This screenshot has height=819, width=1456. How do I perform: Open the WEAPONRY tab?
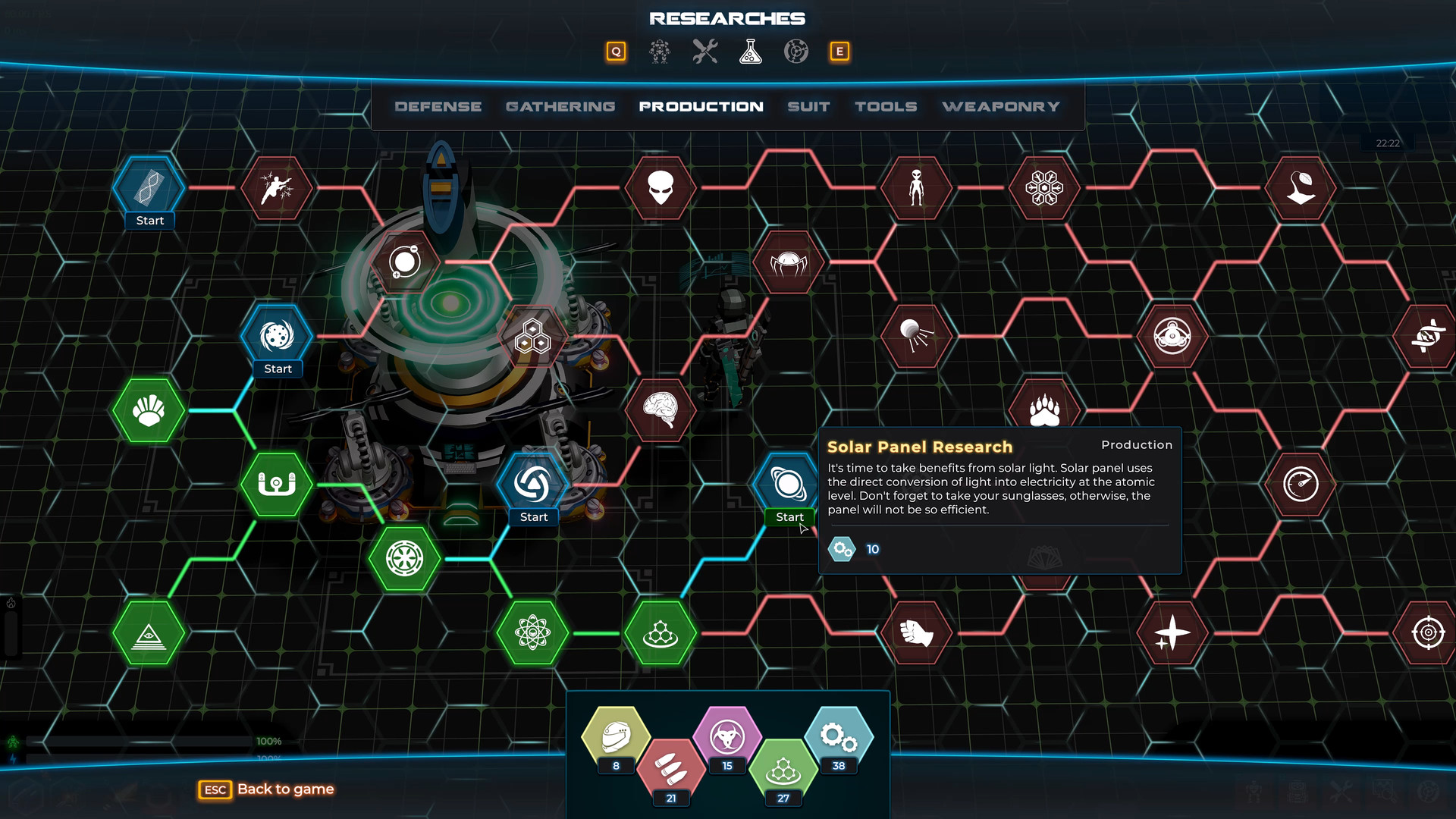1000,106
